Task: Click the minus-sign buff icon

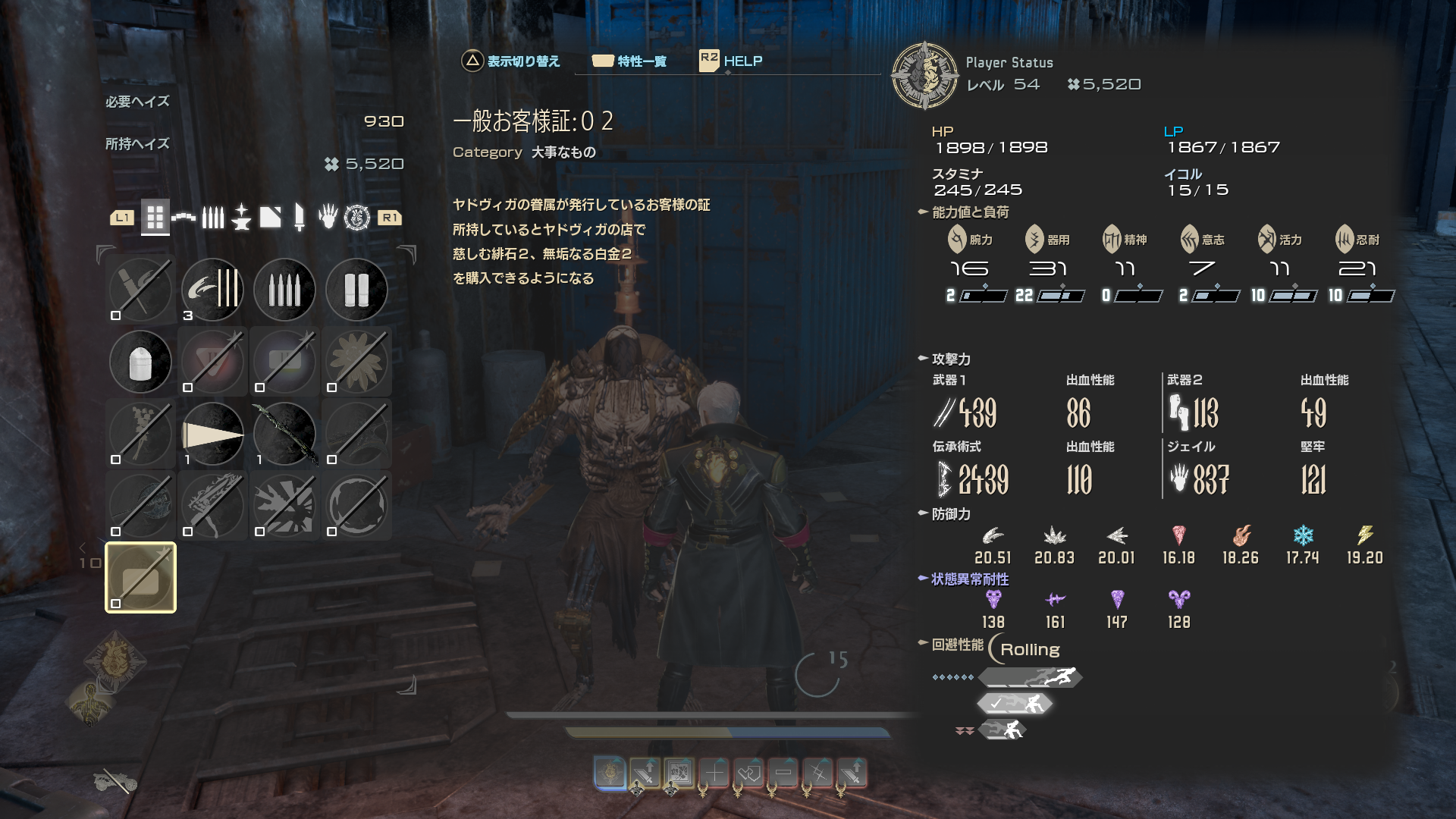Action: point(783,773)
